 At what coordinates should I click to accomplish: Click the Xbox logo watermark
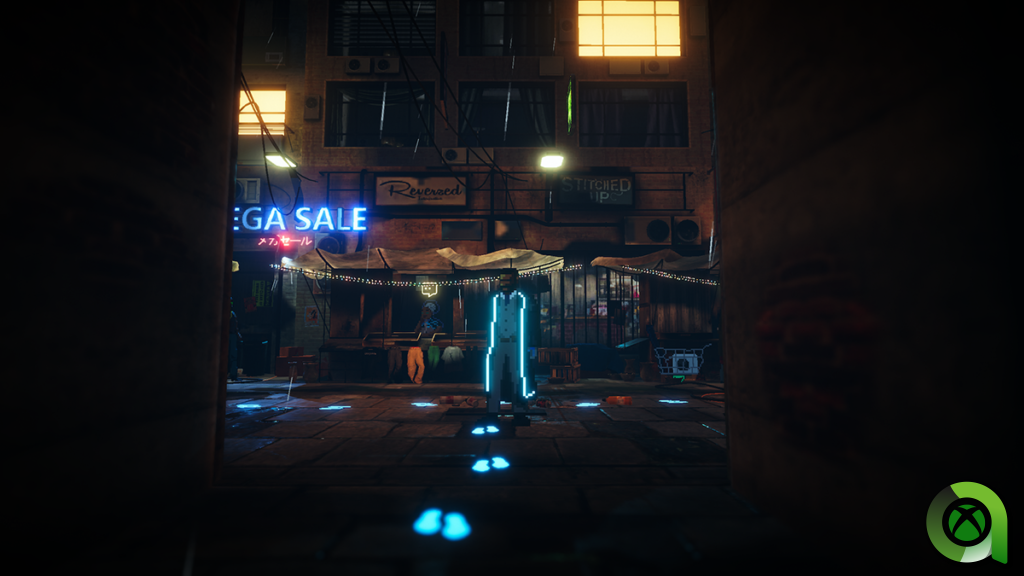[x=966, y=522]
